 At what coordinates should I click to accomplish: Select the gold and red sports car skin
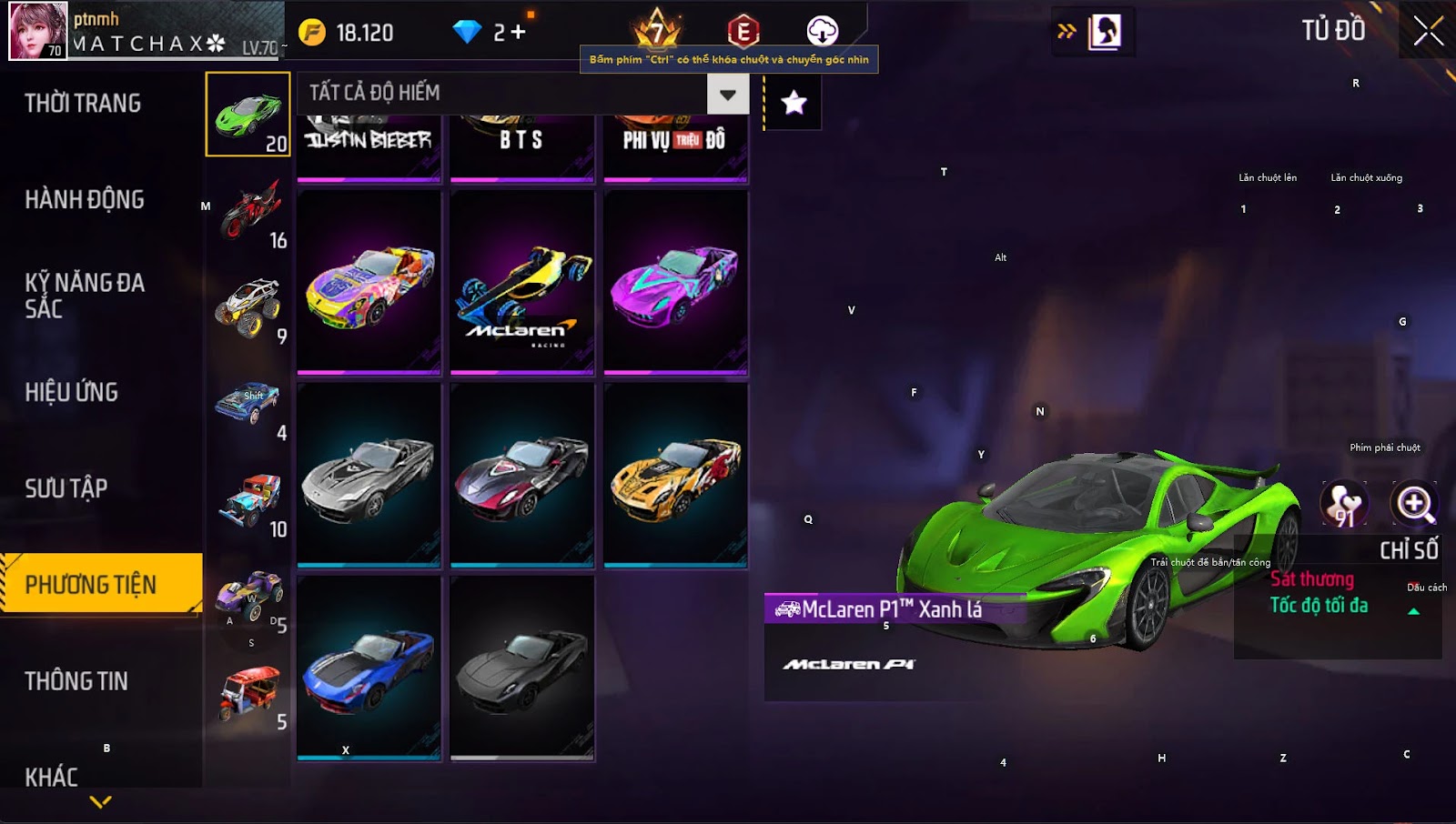pyautogui.click(x=676, y=477)
